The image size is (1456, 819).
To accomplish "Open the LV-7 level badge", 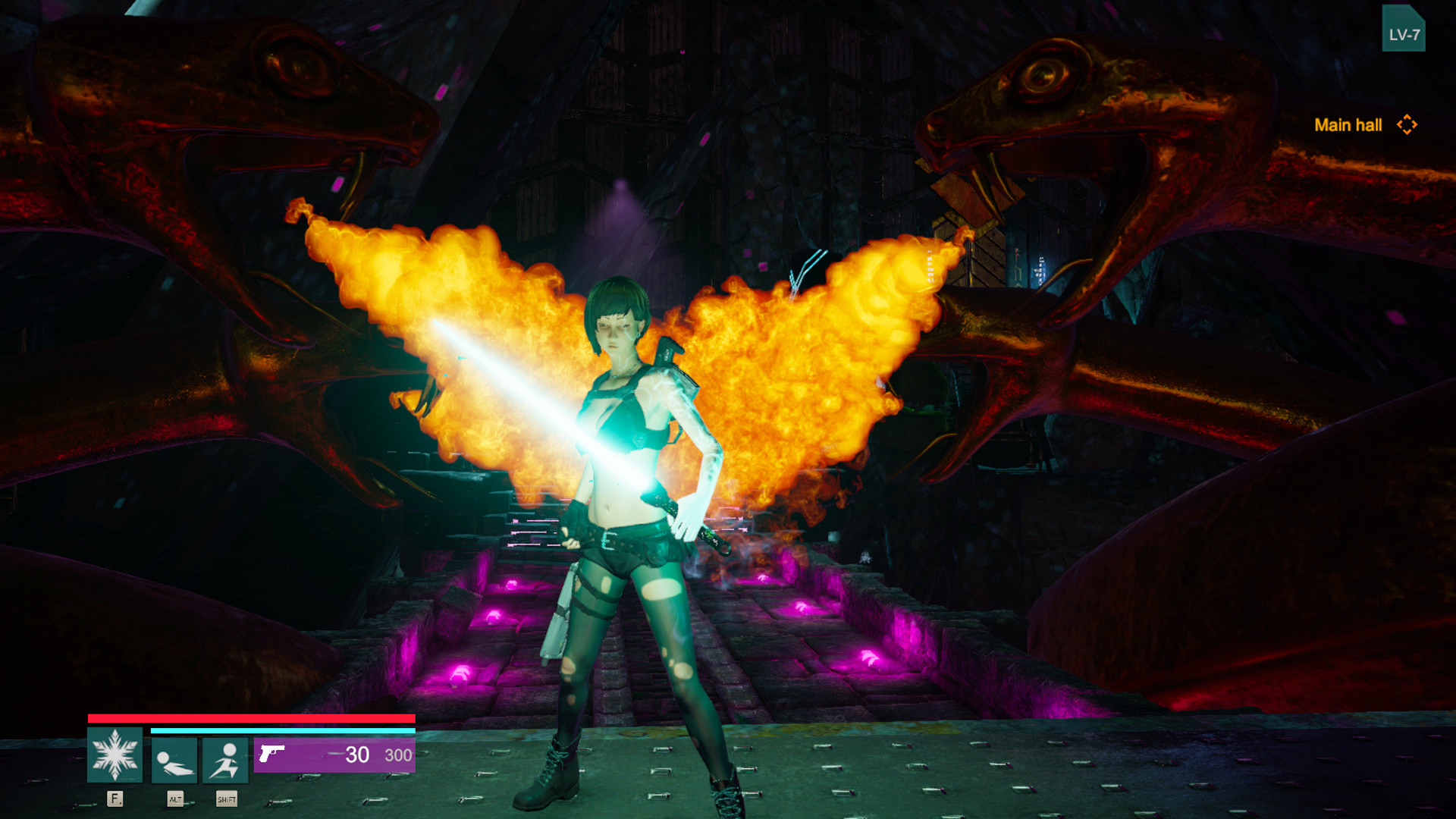I will click(1403, 30).
